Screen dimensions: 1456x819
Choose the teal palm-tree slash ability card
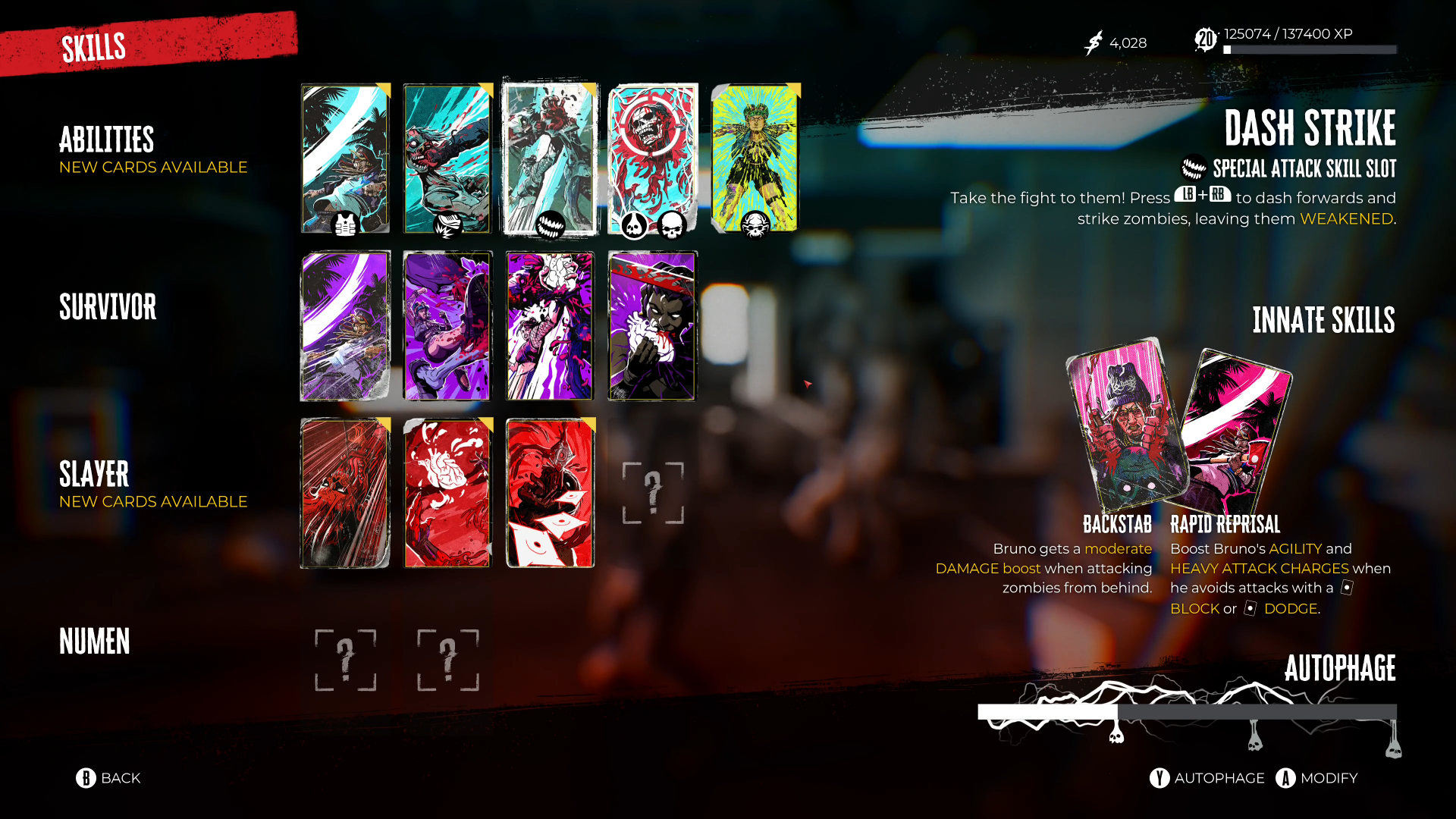[345, 158]
